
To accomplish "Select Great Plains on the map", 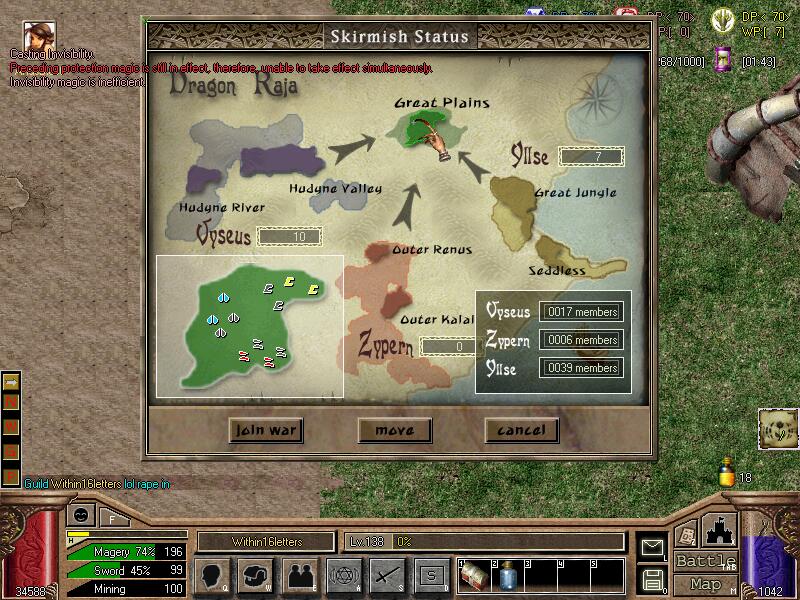I will tap(420, 128).
